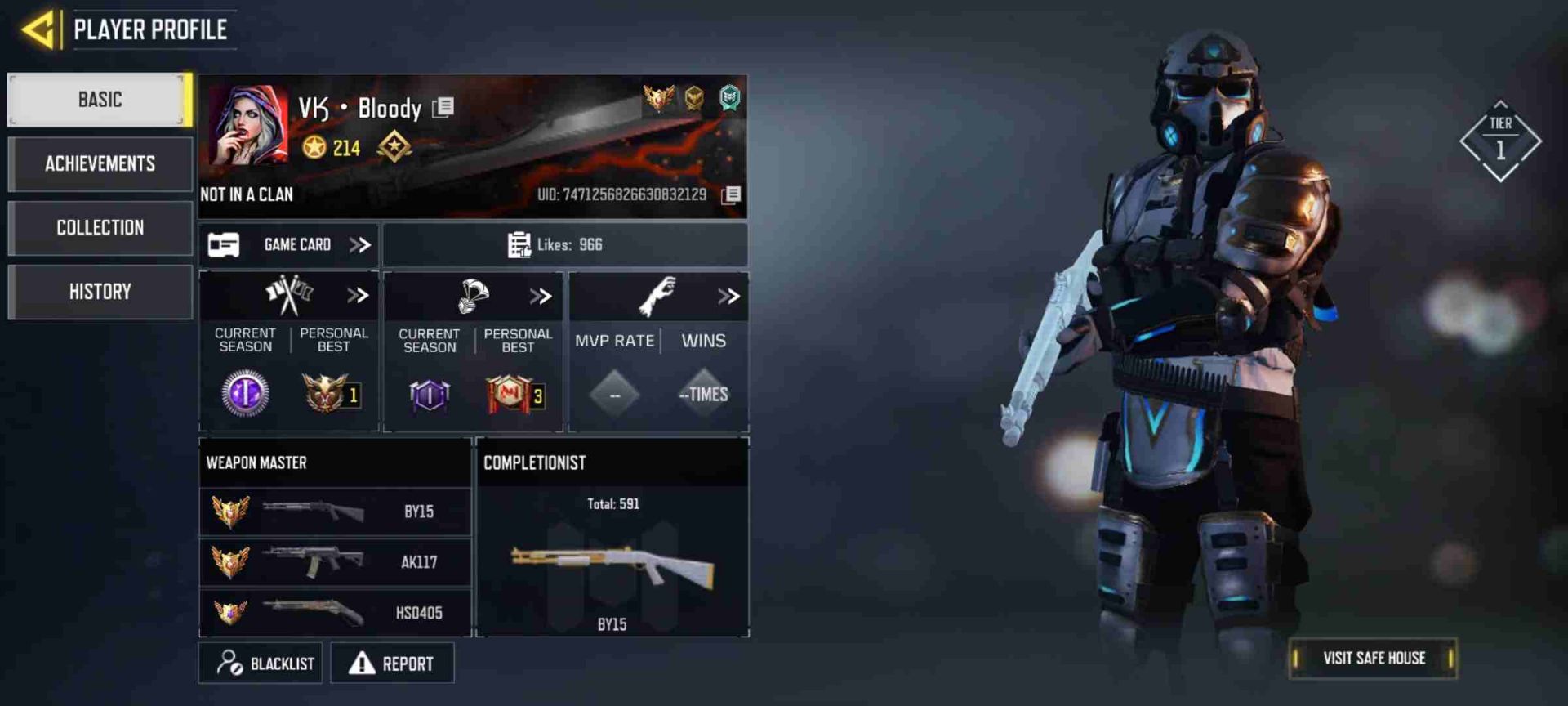Visit the player's Safe House

1373,659
